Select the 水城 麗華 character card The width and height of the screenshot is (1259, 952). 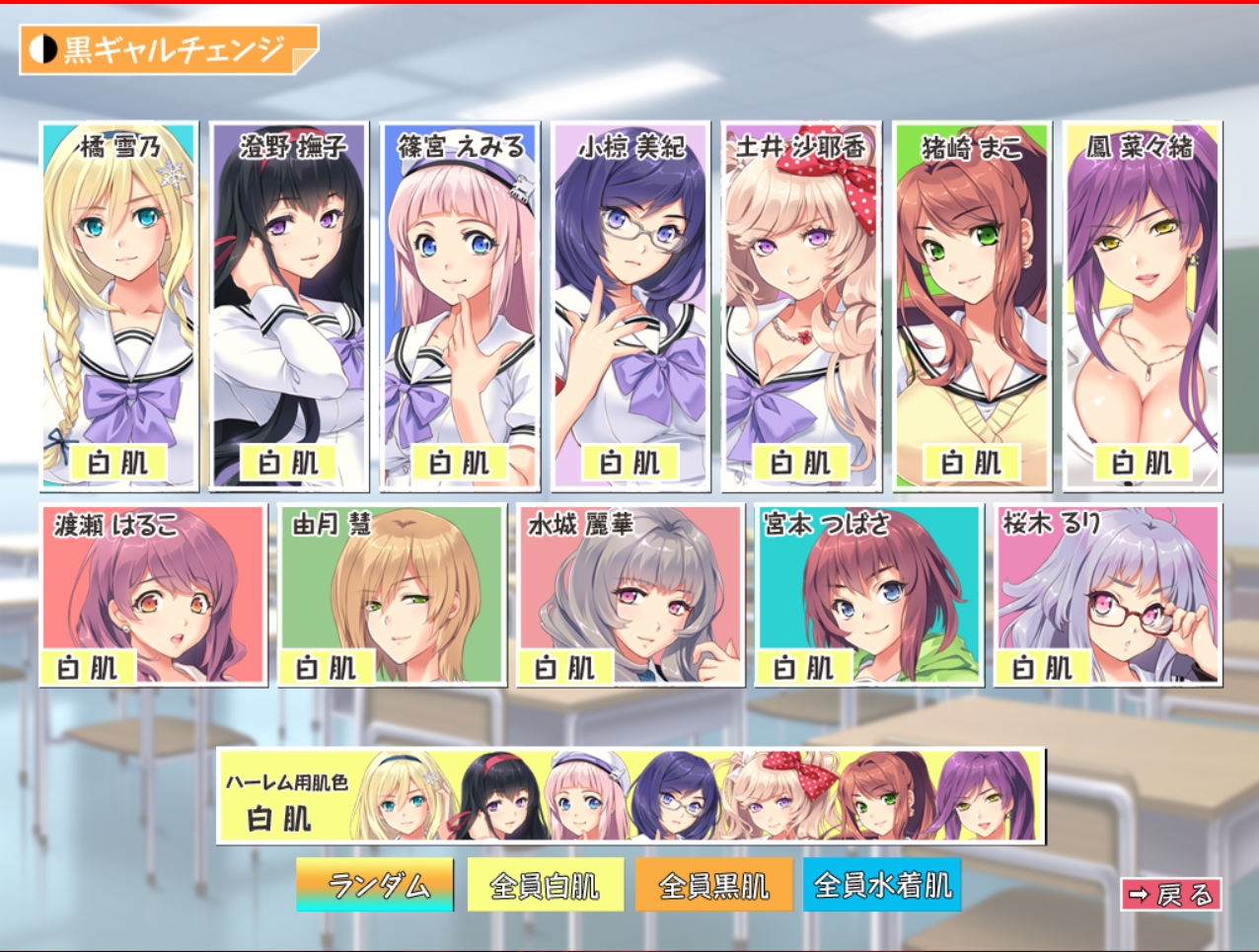coord(630,595)
